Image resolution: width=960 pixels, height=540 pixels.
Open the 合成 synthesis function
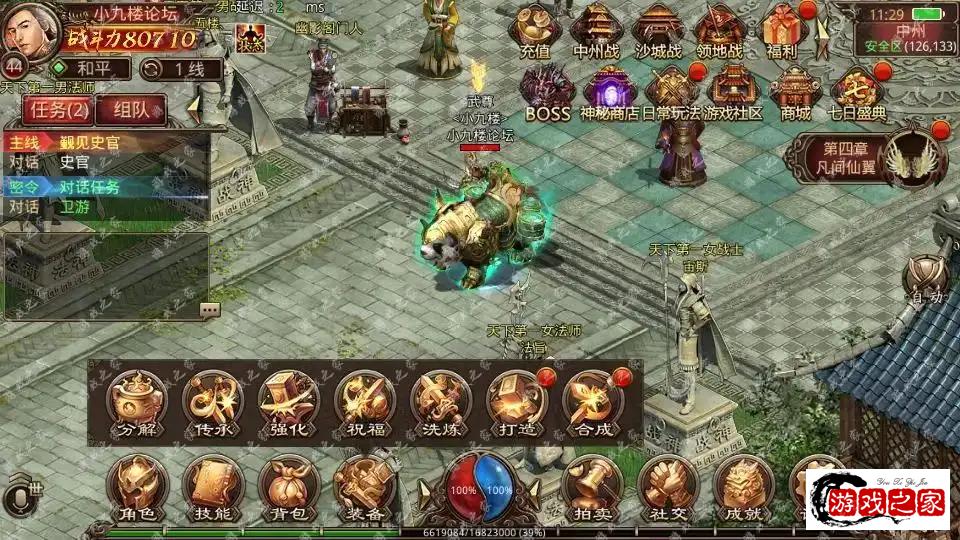click(x=591, y=404)
